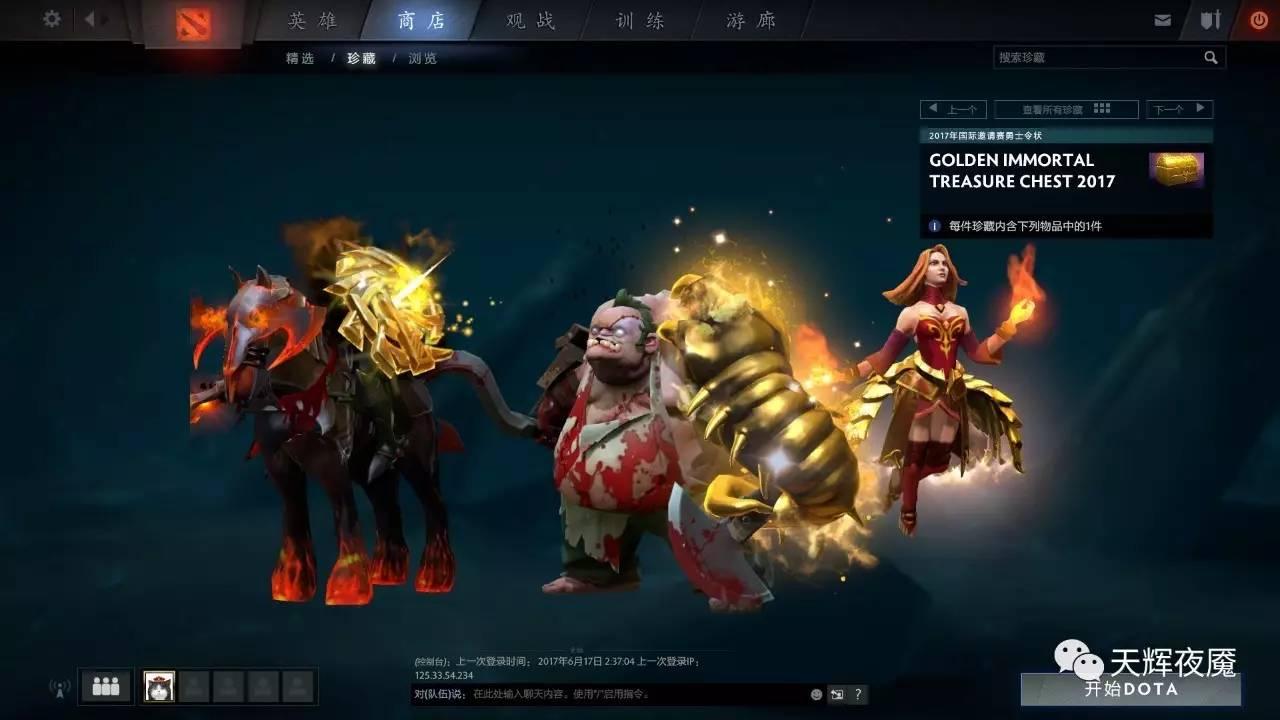Open the friends party icon bottom left
This screenshot has height=720, width=1280.
tap(104, 686)
